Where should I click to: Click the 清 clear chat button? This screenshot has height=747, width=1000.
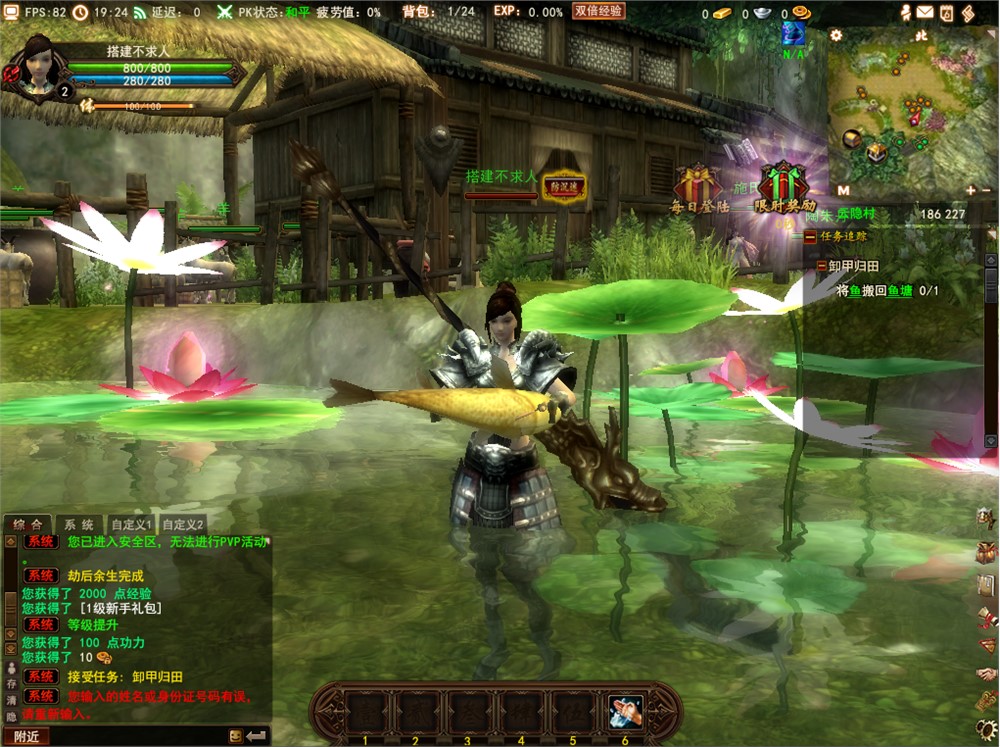pos(12,700)
